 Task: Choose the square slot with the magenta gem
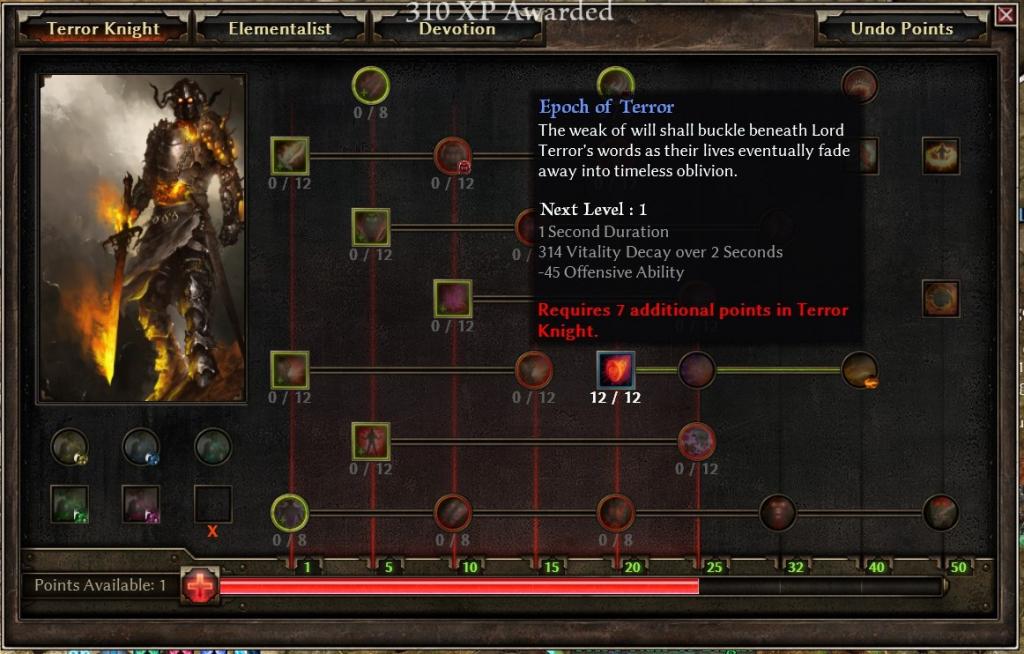click(x=141, y=504)
